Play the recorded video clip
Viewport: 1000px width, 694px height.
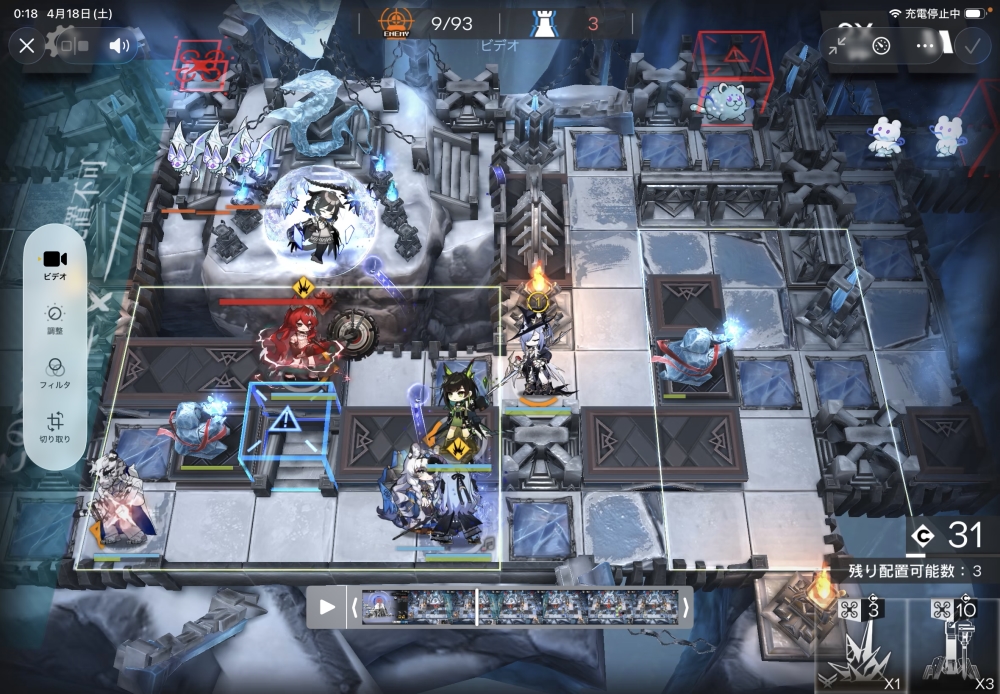(x=327, y=607)
